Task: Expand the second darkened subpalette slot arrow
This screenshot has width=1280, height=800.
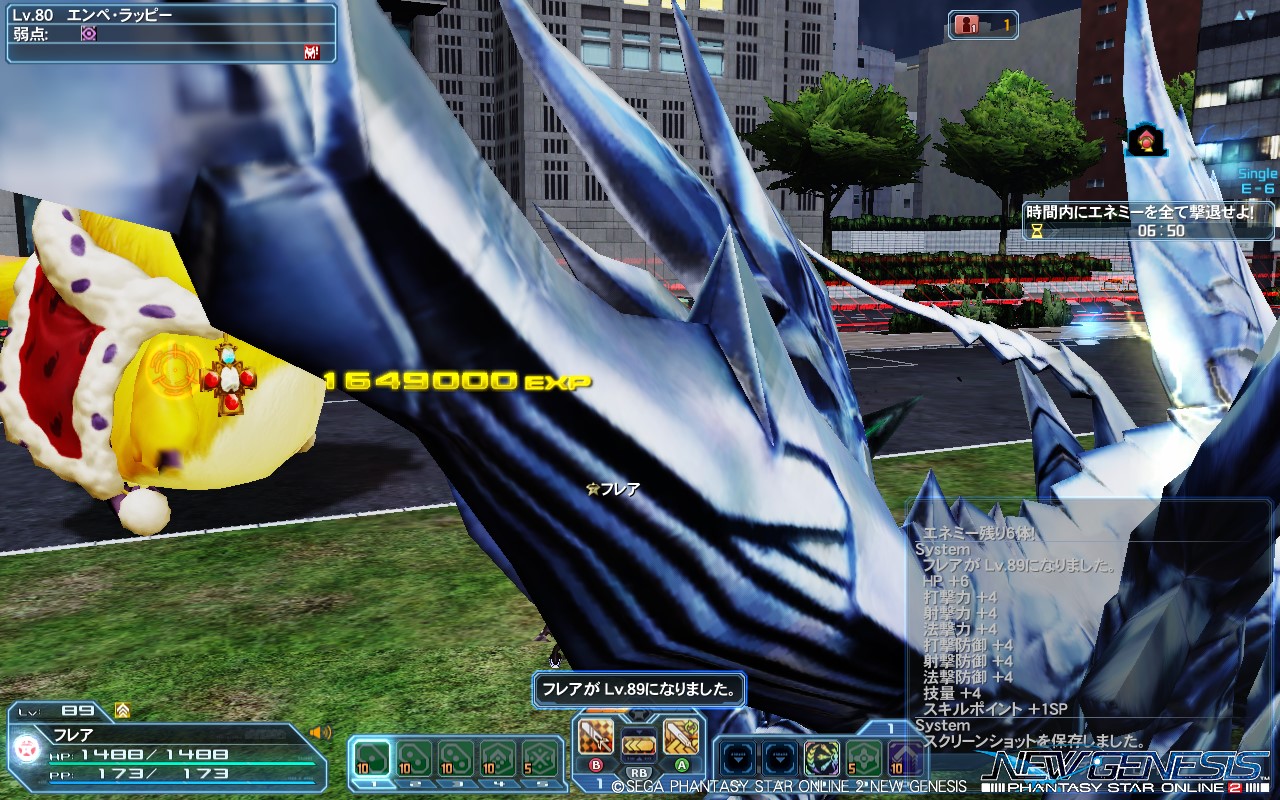Action: [x=780, y=759]
